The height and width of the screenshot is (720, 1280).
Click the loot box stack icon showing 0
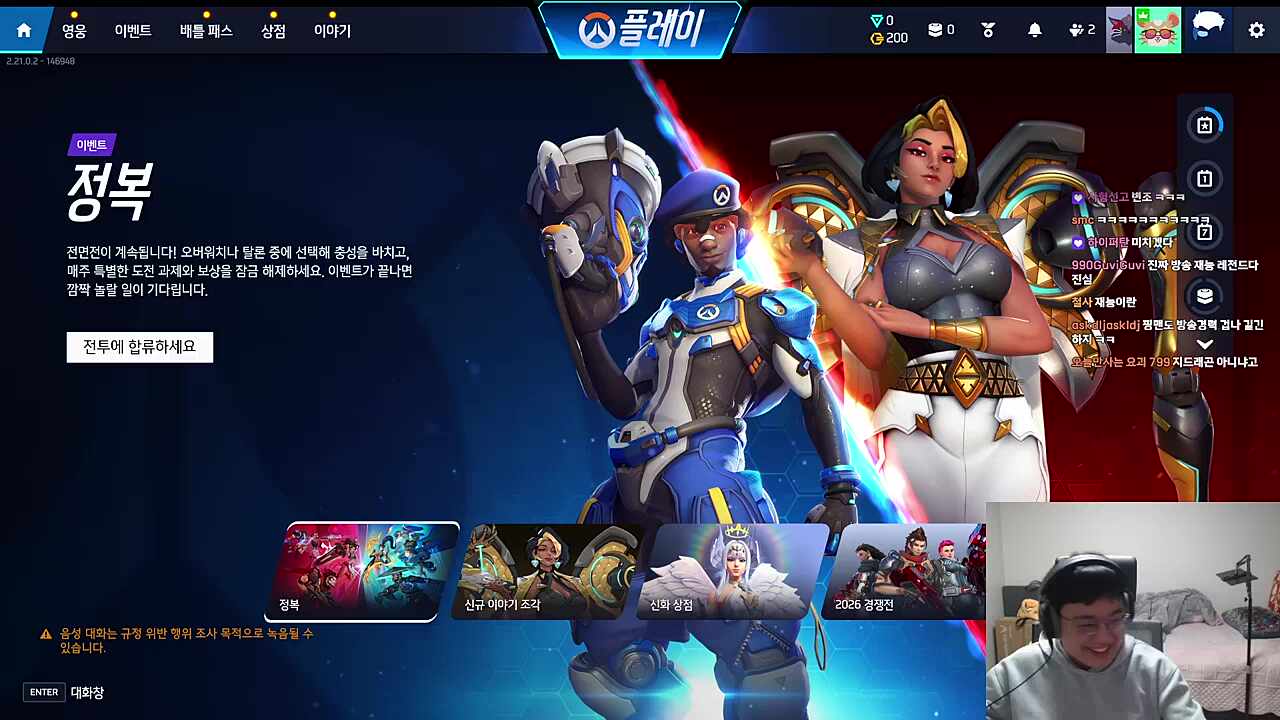coord(934,29)
